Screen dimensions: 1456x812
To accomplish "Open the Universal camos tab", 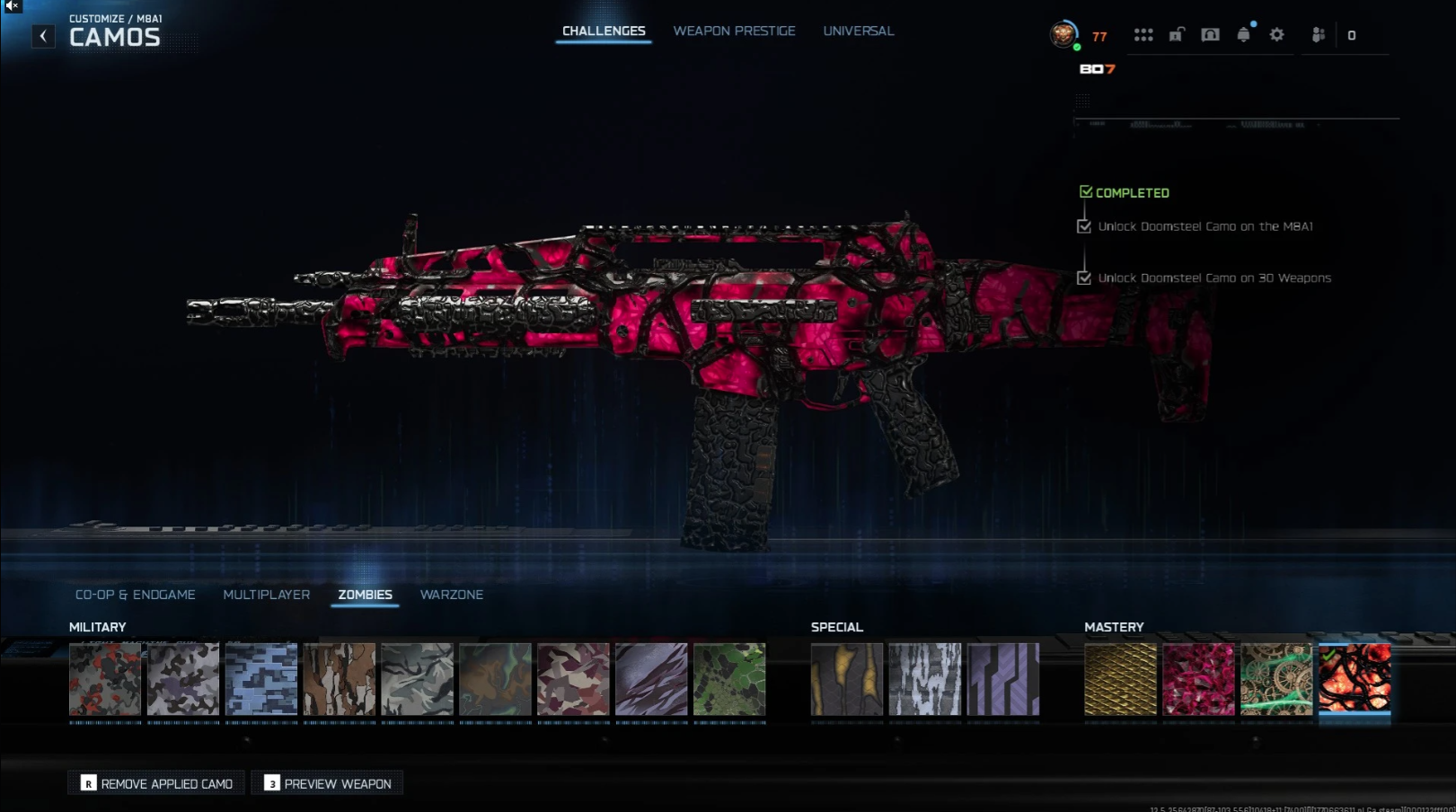I will 858,31.
